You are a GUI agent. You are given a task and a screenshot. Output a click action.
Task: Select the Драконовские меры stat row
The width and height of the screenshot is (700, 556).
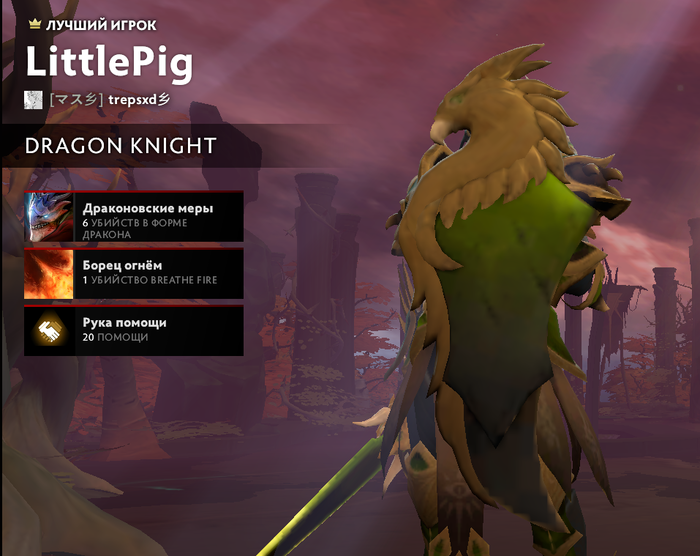134,217
